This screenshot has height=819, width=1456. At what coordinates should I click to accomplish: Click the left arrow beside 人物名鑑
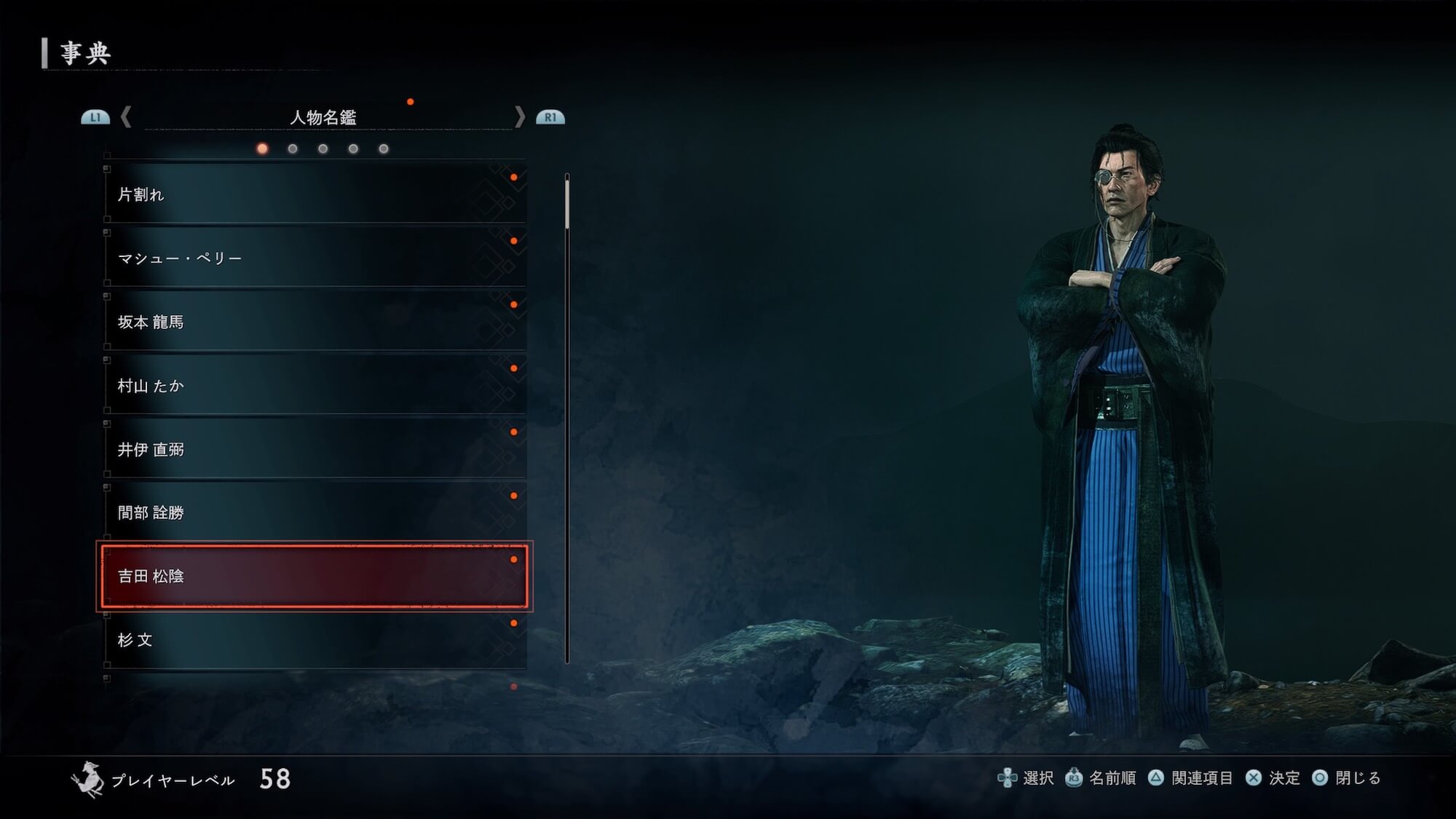coord(126,117)
